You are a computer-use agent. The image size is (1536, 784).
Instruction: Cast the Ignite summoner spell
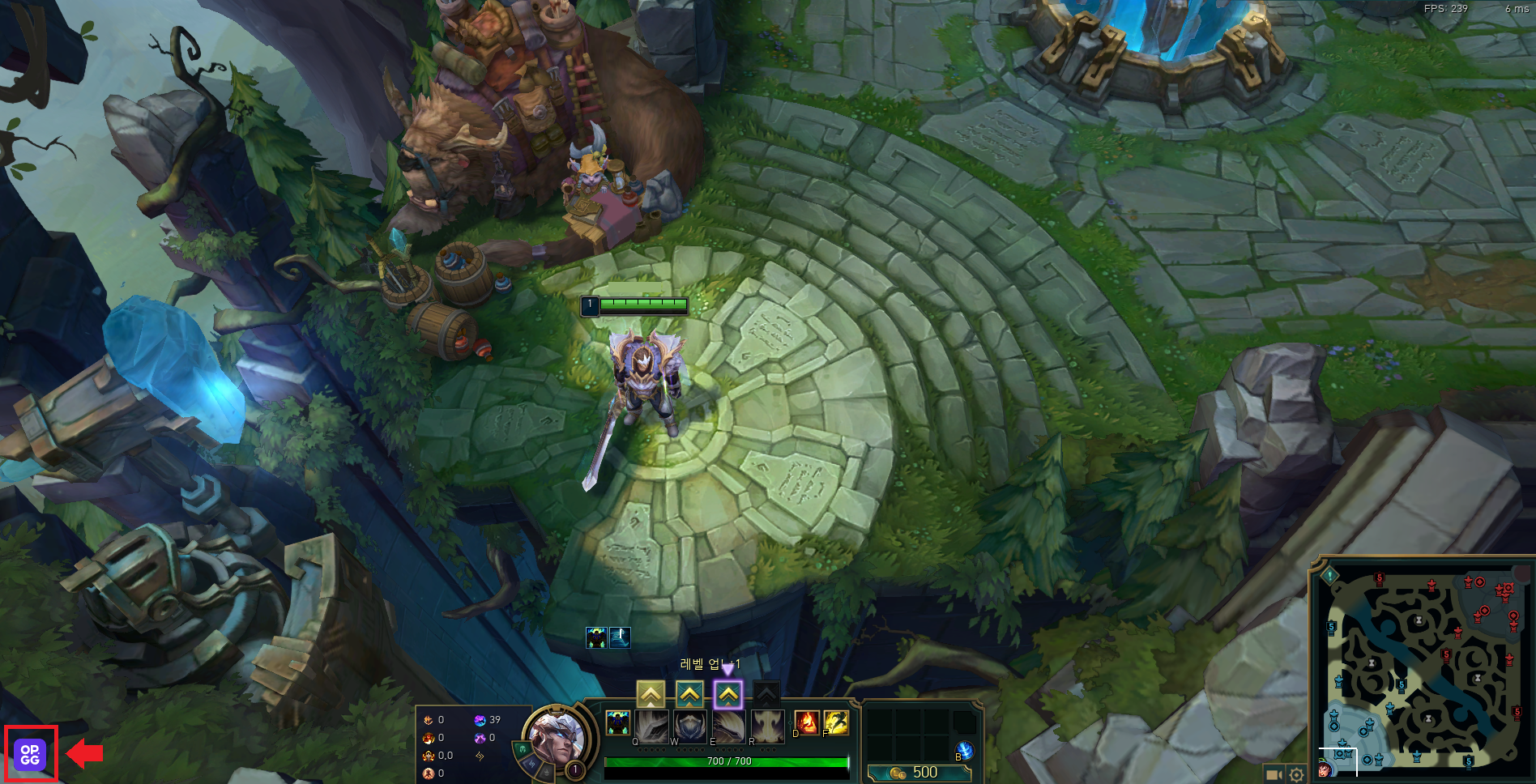806,722
